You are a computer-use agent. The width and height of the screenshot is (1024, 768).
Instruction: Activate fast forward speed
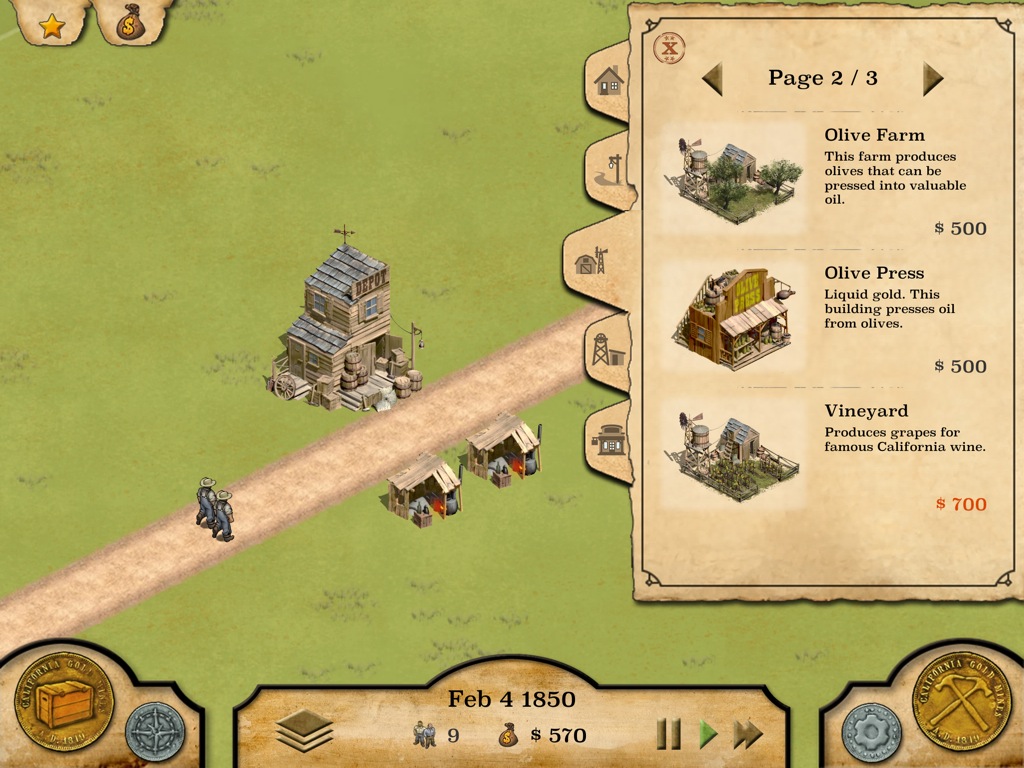(x=748, y=735)
